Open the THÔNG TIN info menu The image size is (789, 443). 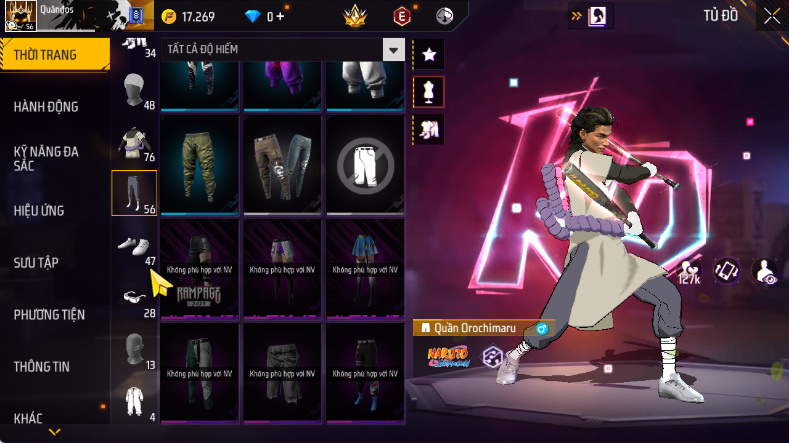pyautogui.click(x=42, y=366)
